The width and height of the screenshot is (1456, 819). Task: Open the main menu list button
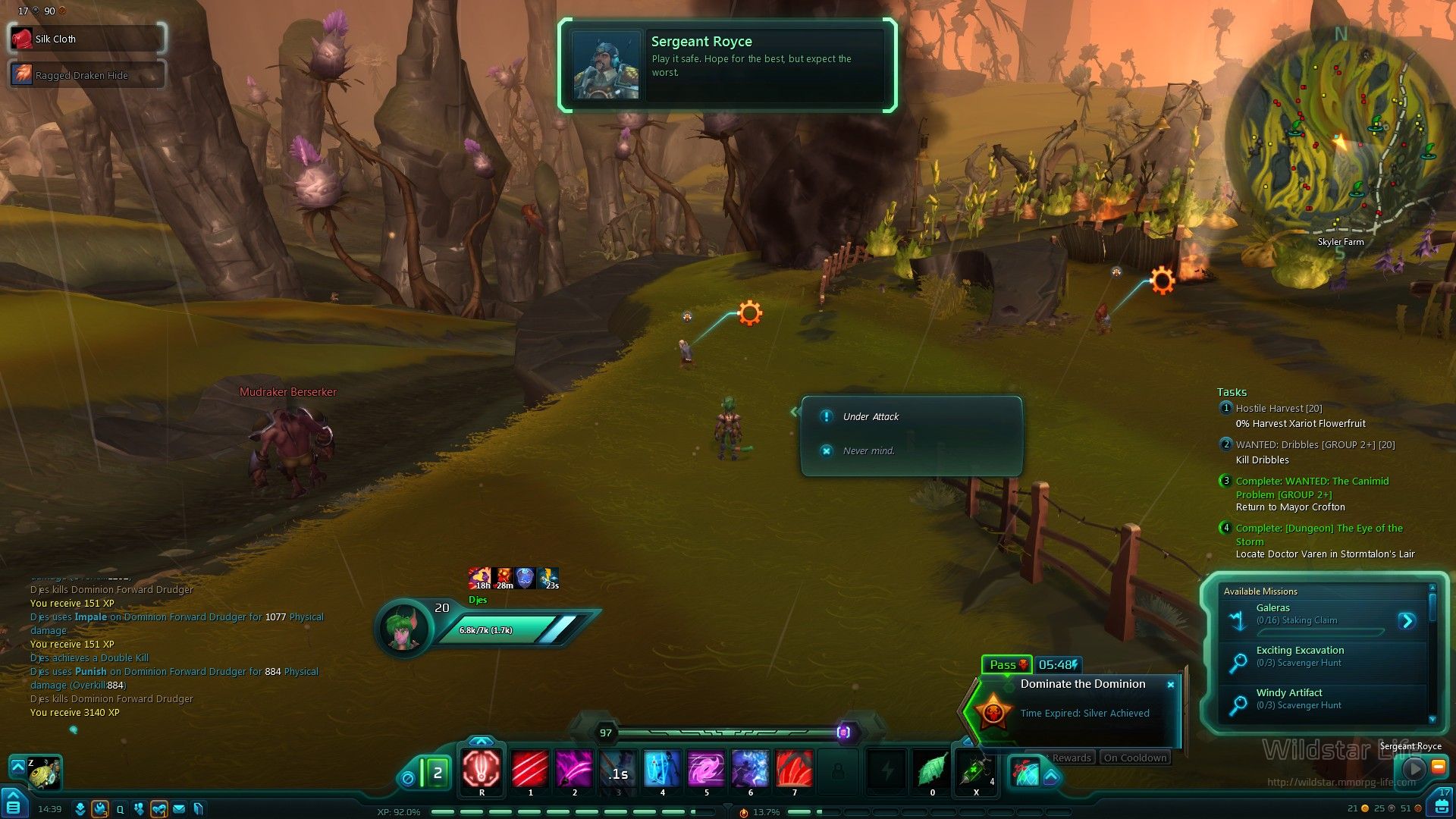(14, 805)
